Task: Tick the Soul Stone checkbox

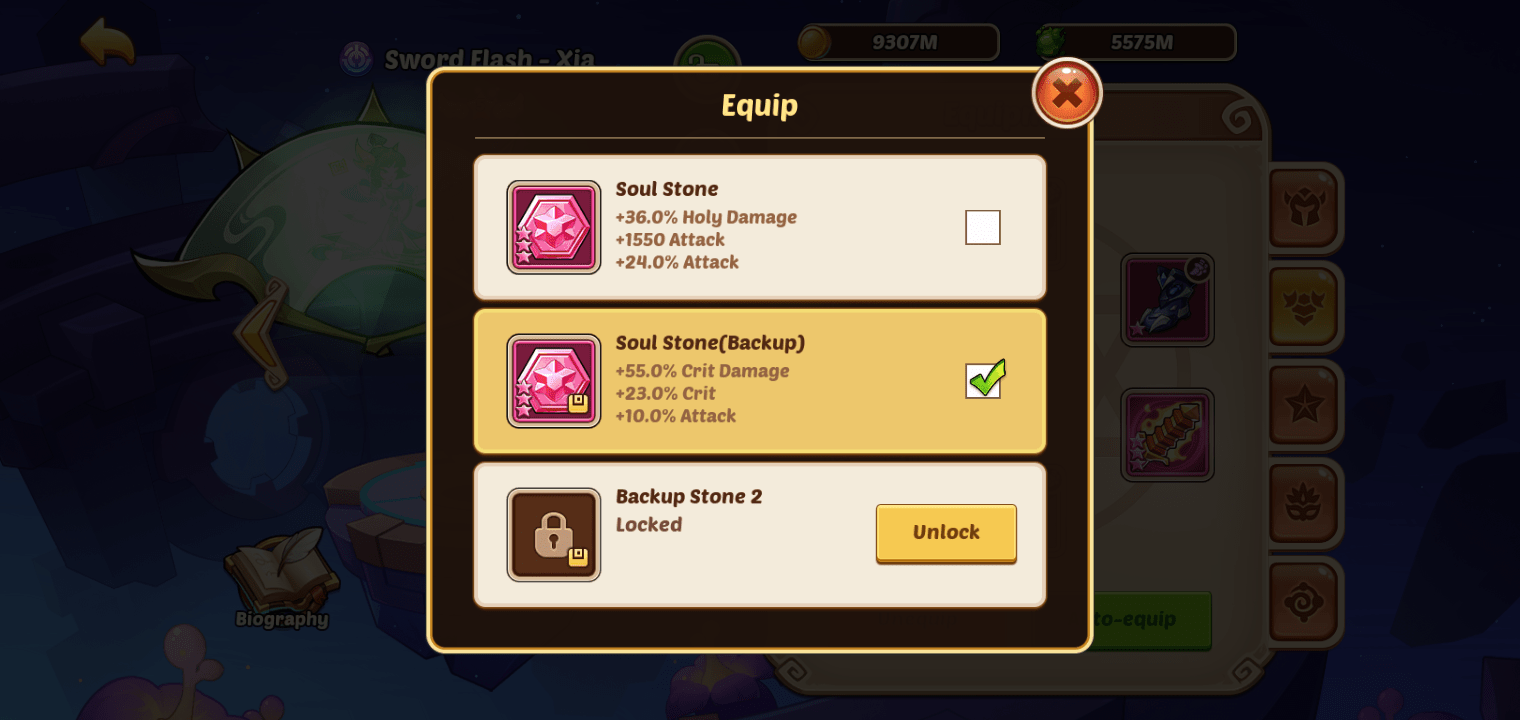Action: point(983,227)
